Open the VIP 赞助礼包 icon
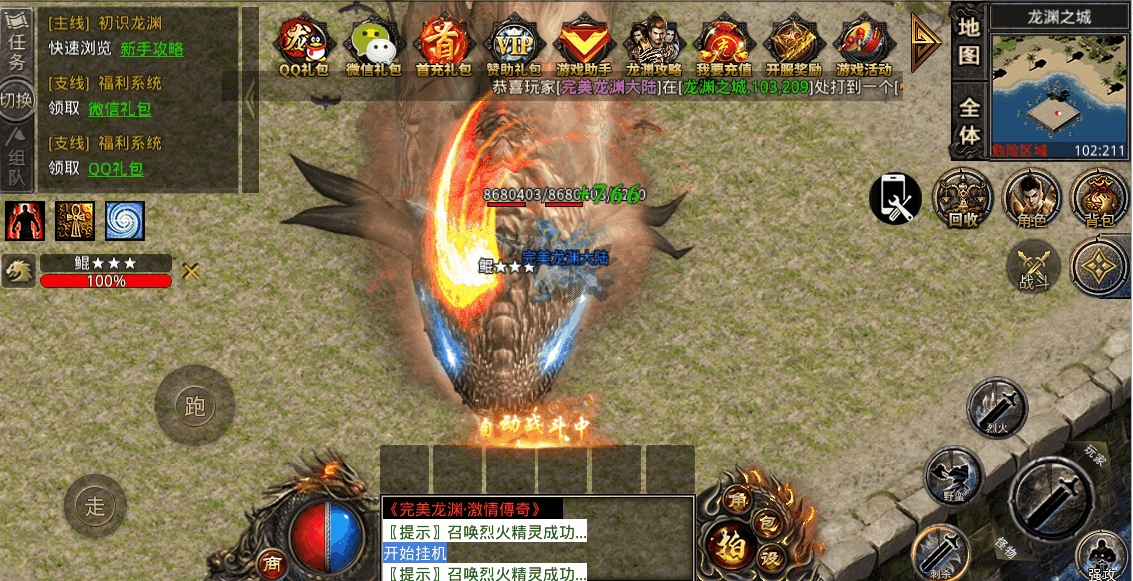 514,44
